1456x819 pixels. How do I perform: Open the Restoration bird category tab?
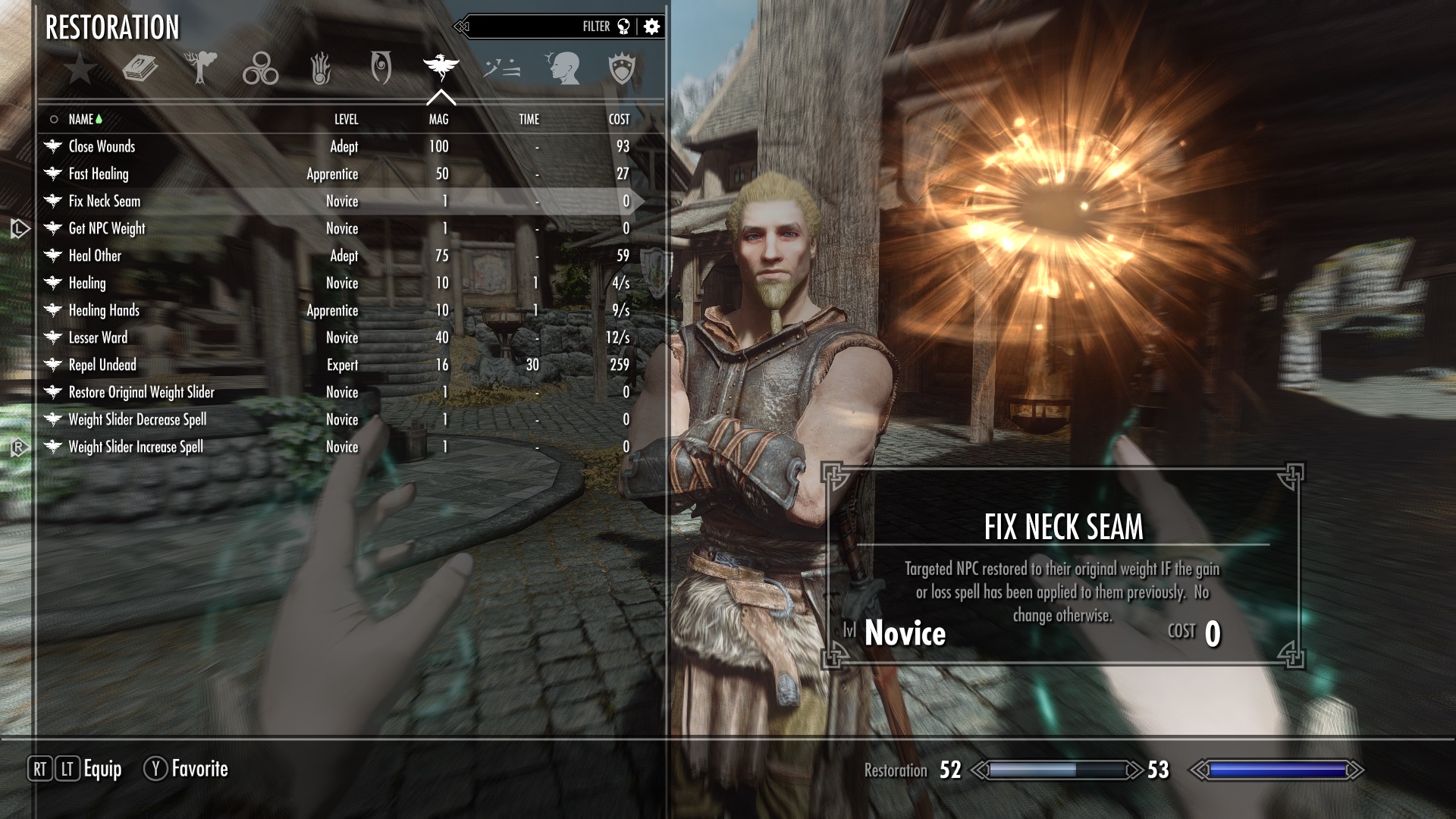coord(441,68)
